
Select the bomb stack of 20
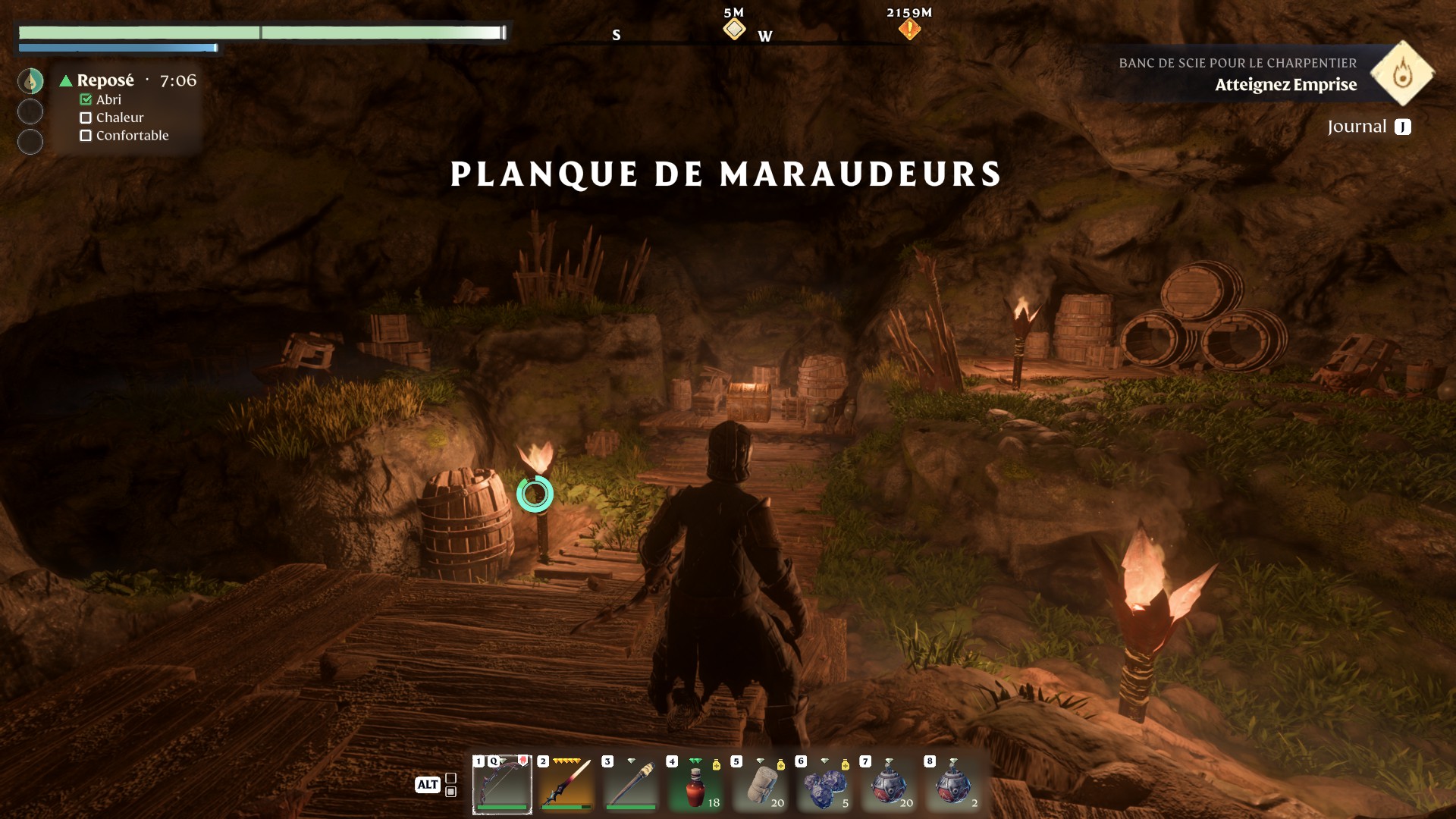[x=889, y=785]
